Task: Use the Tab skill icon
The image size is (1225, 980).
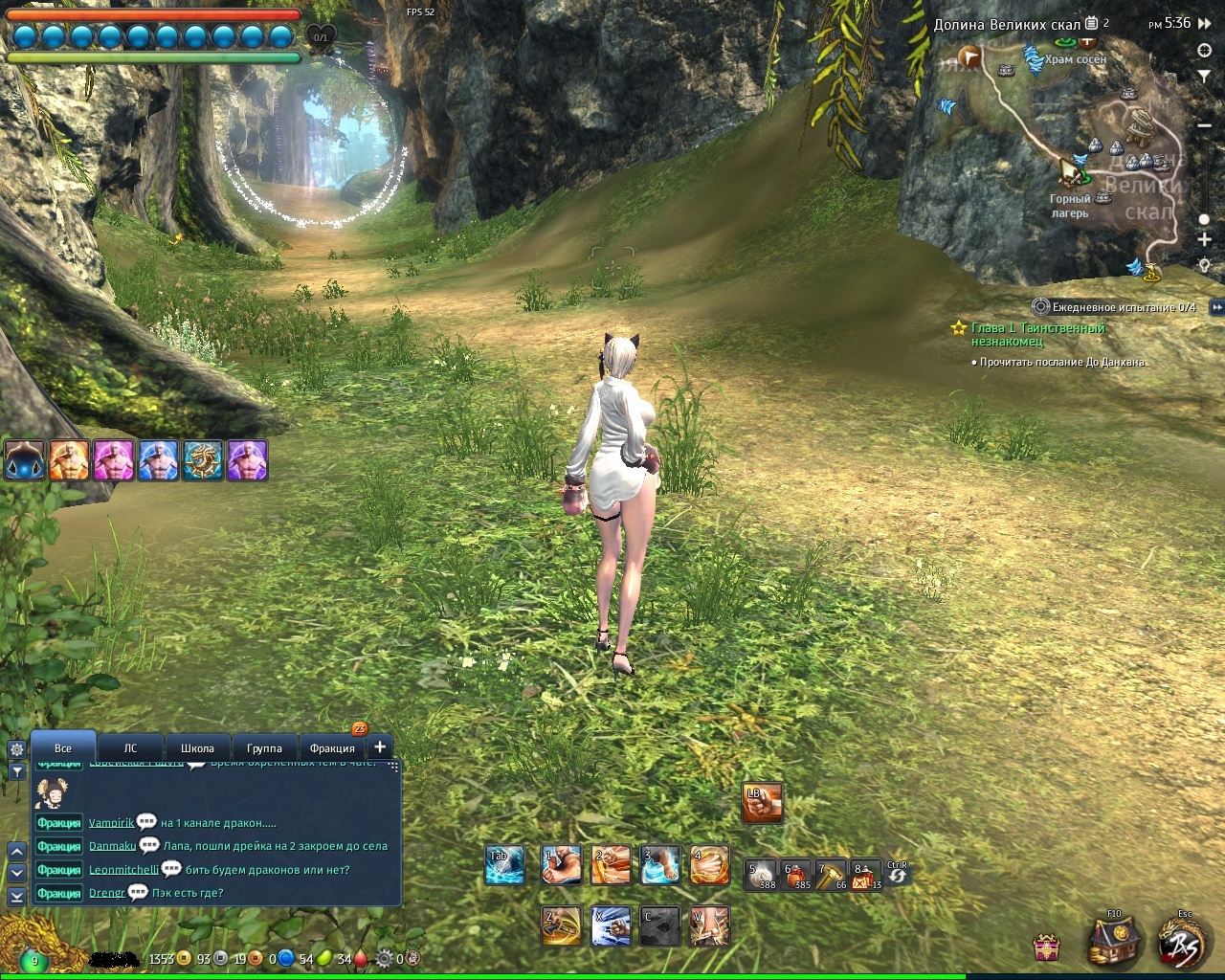Action: click(504, 865)
